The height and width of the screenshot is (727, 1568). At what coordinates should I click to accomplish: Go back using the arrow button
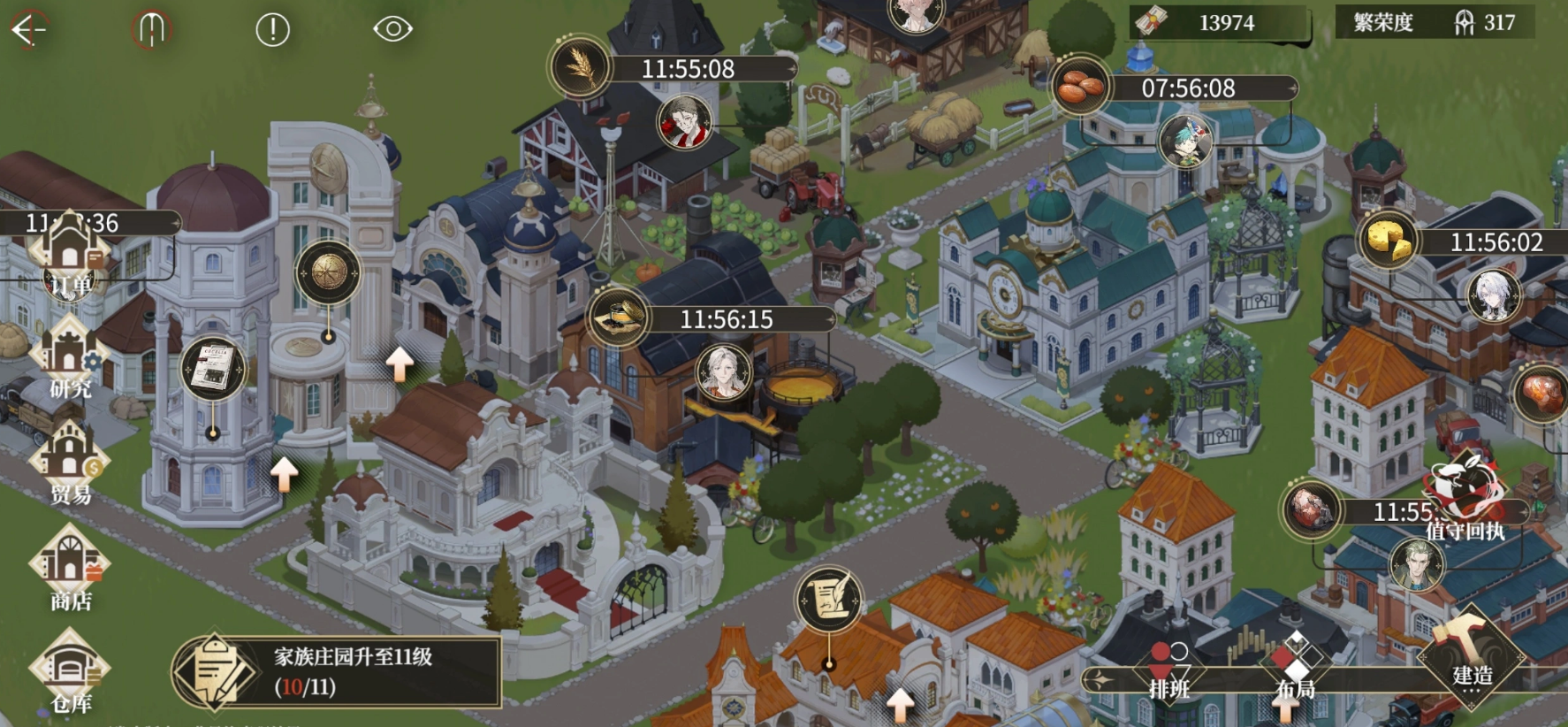28,29
